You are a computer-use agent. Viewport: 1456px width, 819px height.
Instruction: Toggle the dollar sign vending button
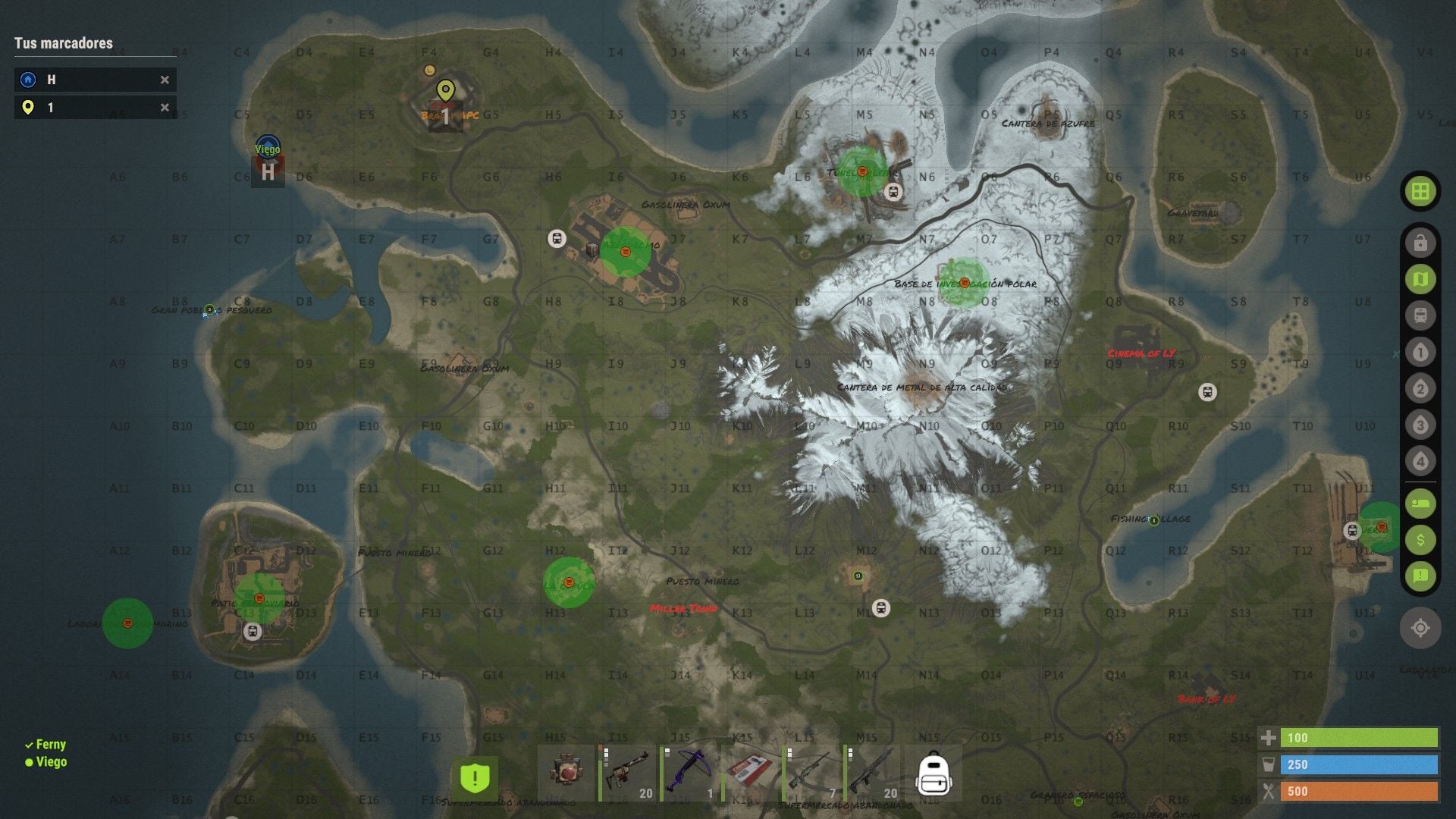[1420, 540]
